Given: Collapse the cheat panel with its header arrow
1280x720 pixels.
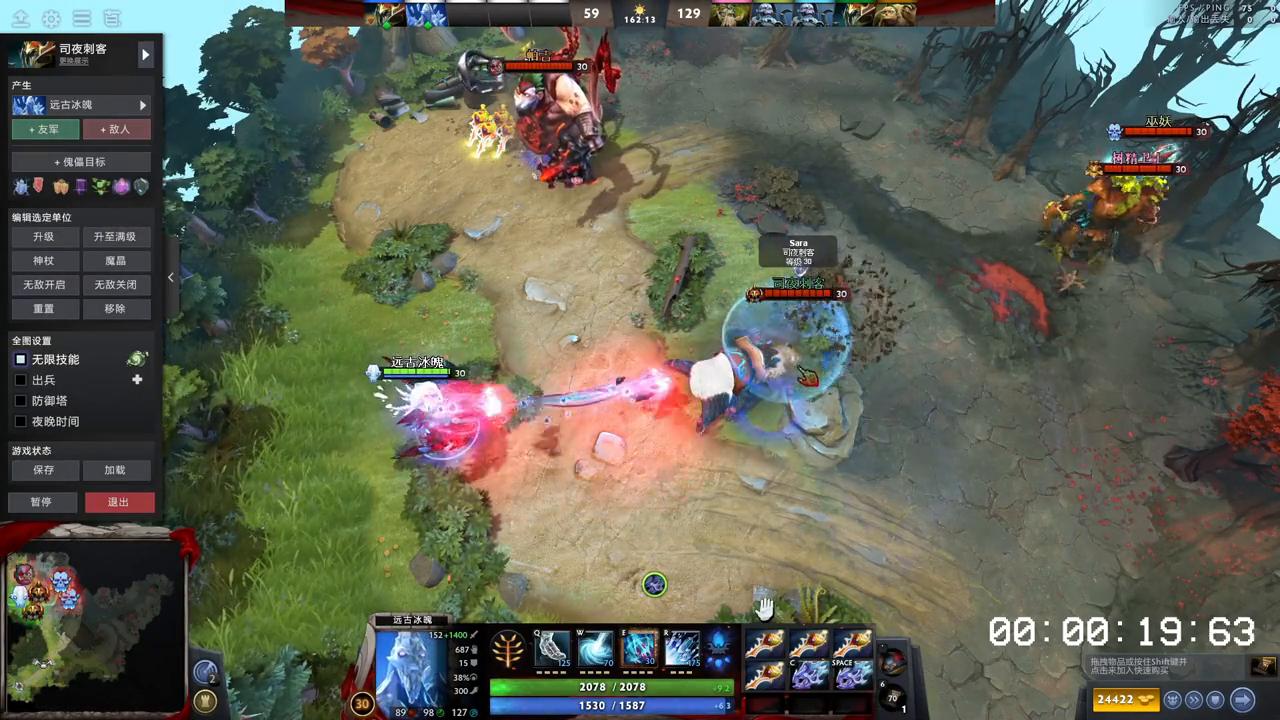Looking at the screenshot, I should [146, 55].
